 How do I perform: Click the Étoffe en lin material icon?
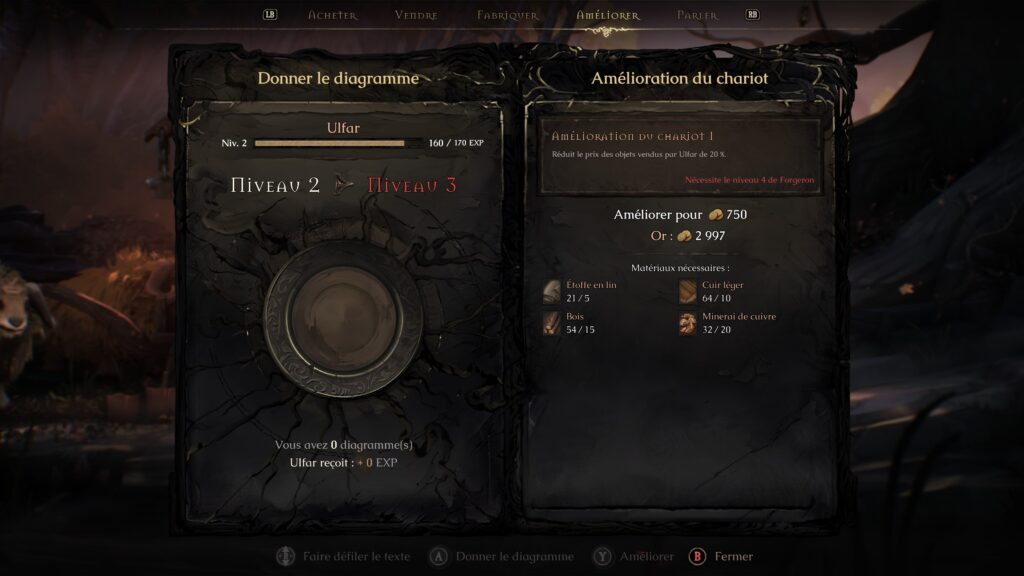click(552, 291)
